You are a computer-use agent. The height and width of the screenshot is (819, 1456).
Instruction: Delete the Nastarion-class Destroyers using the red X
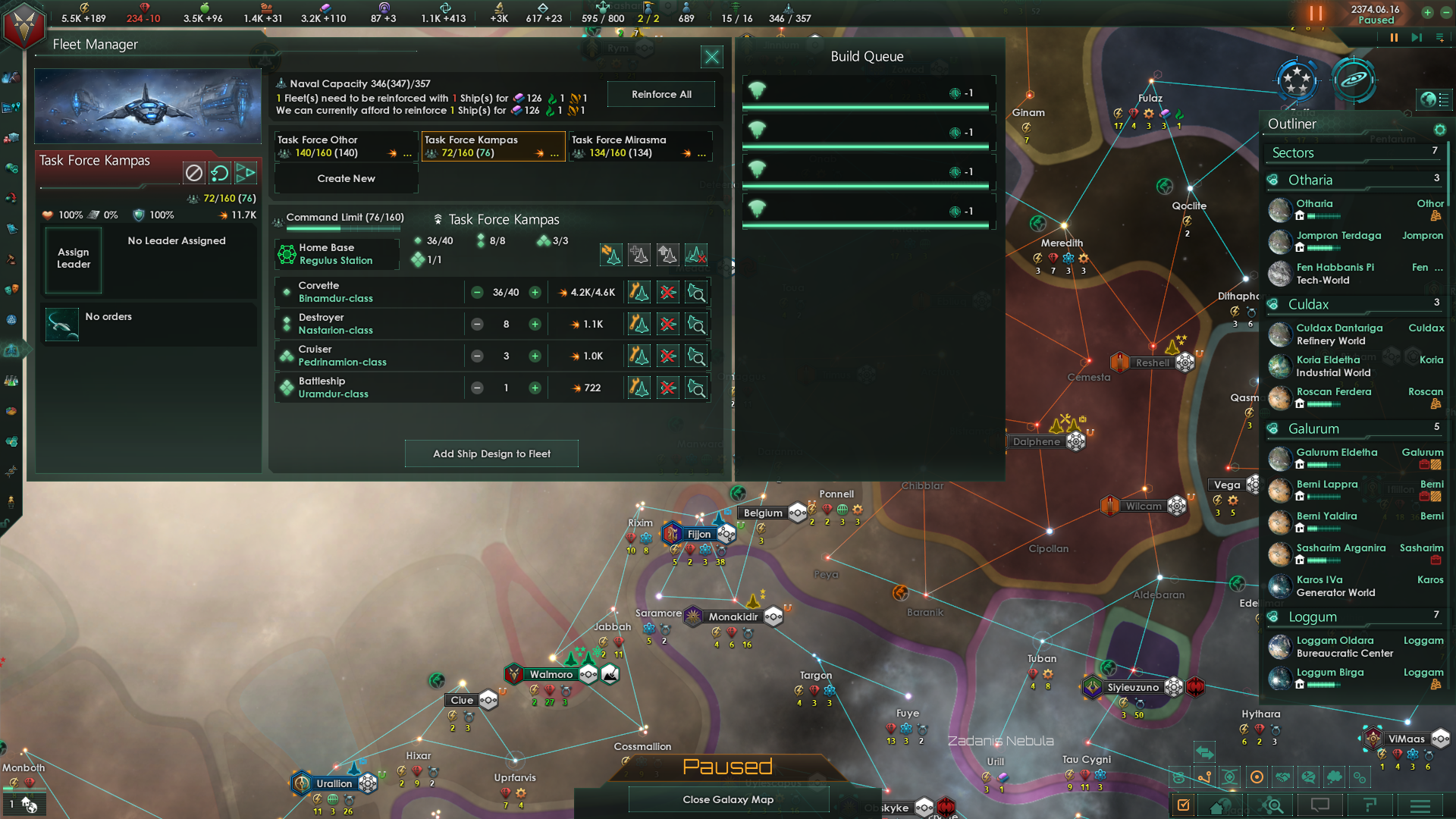(x=667, y=324)
